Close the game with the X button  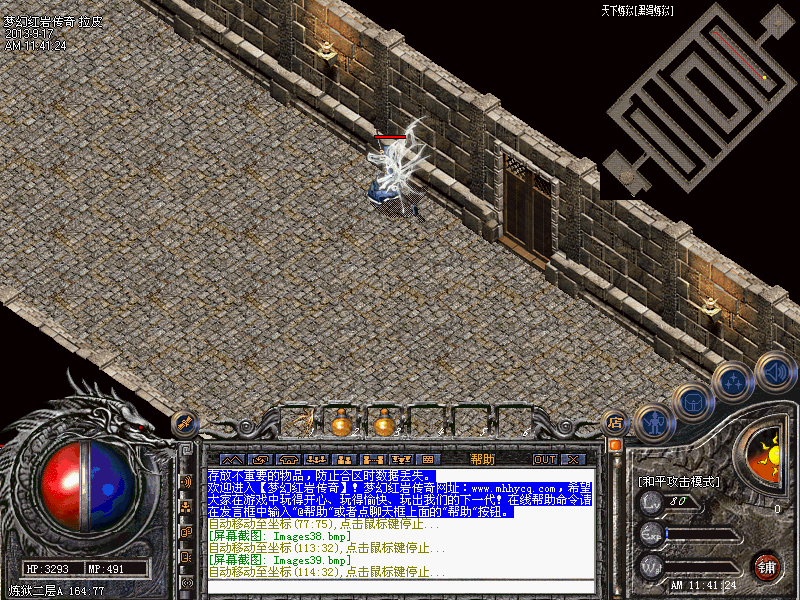pos(573,459)
